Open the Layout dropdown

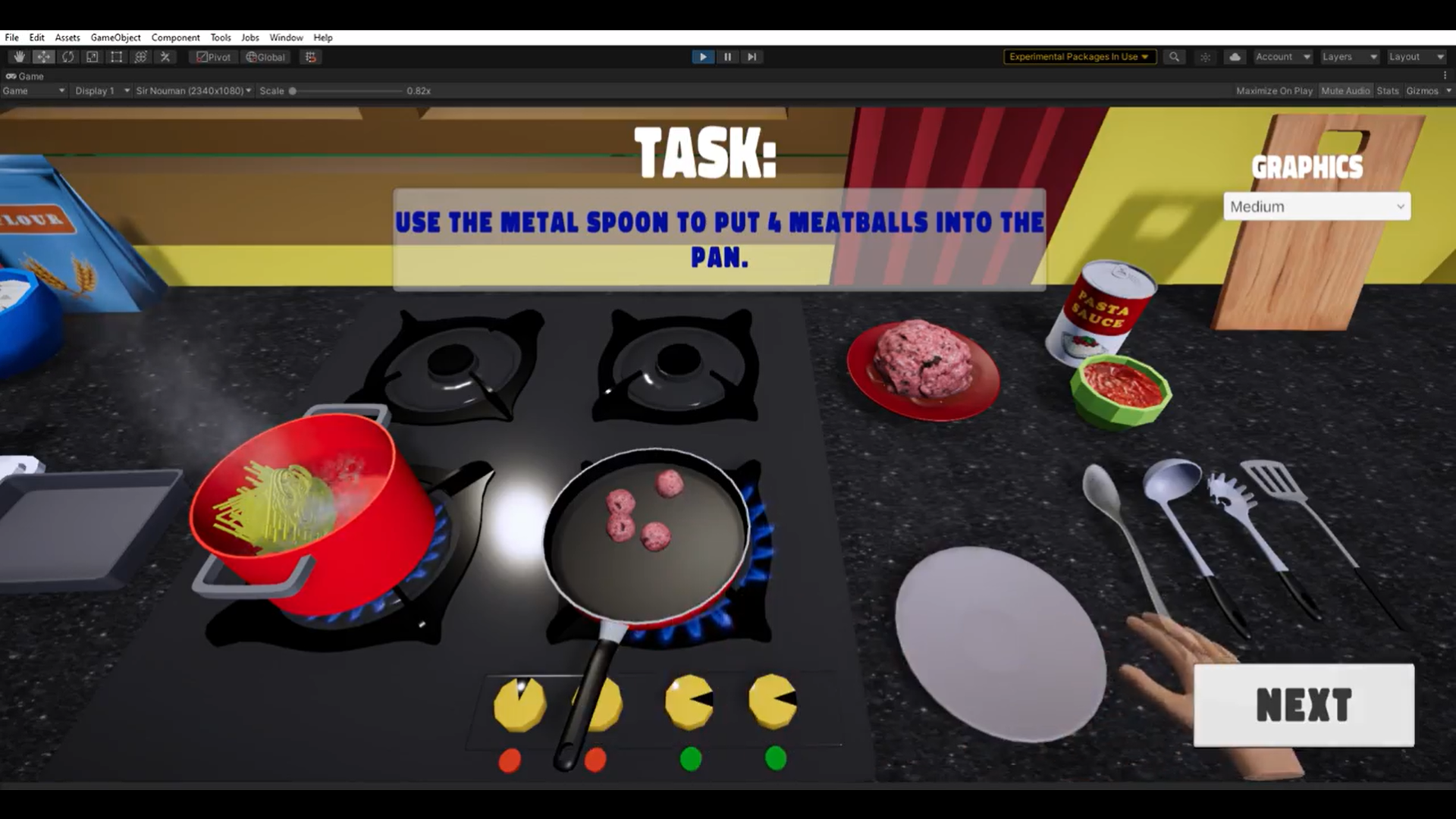(x=1416, y=57)
